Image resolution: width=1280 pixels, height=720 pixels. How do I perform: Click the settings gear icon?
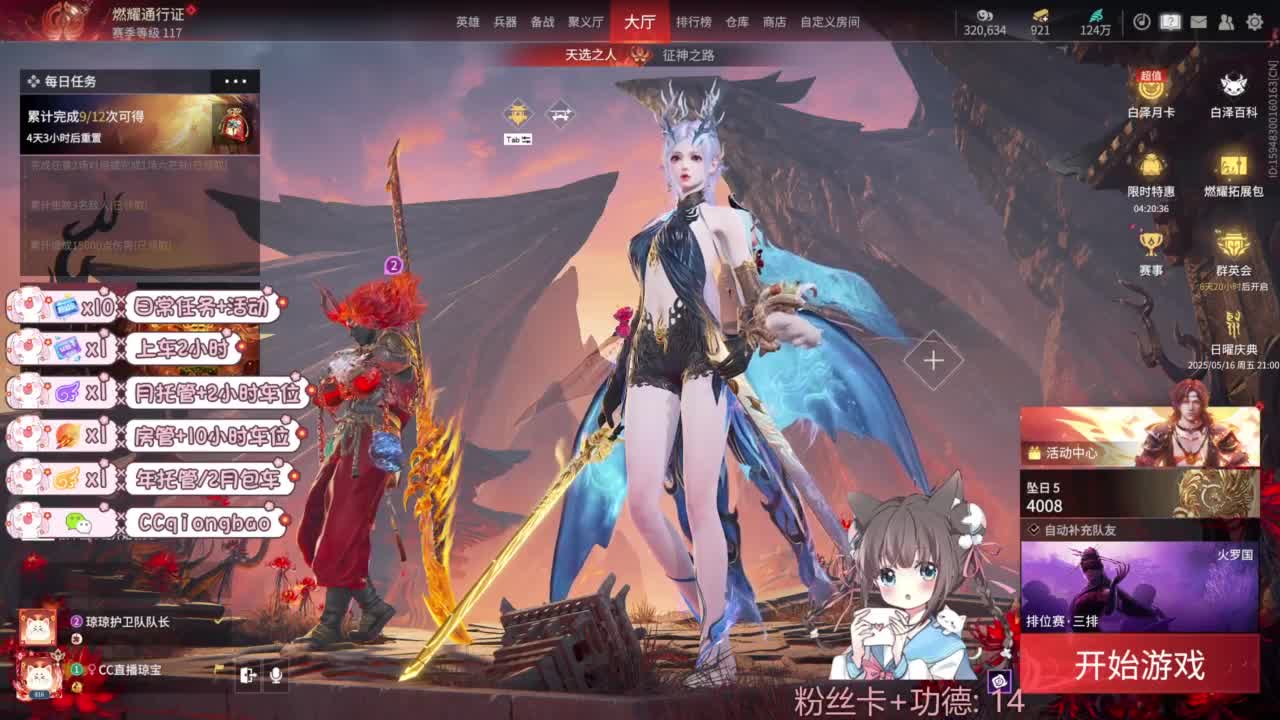tap(1253, 21)
